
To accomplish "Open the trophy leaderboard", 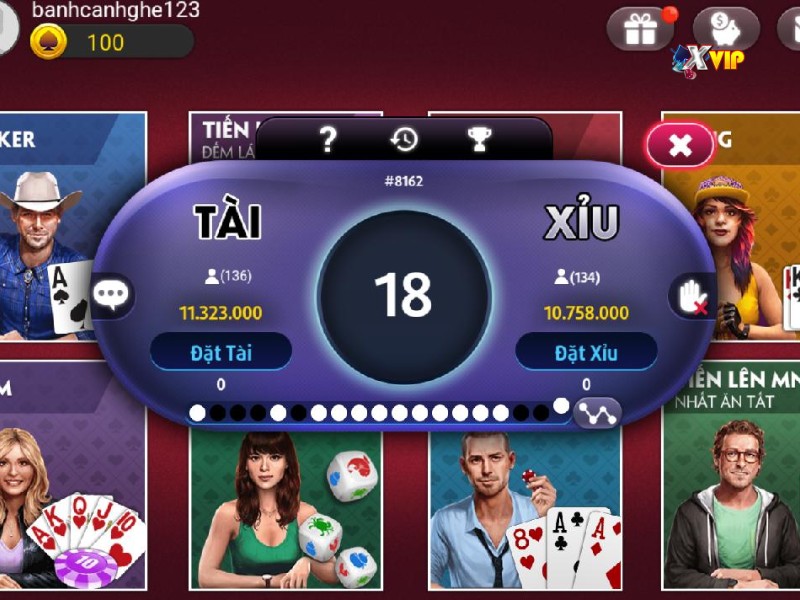I will coord(480,140).
